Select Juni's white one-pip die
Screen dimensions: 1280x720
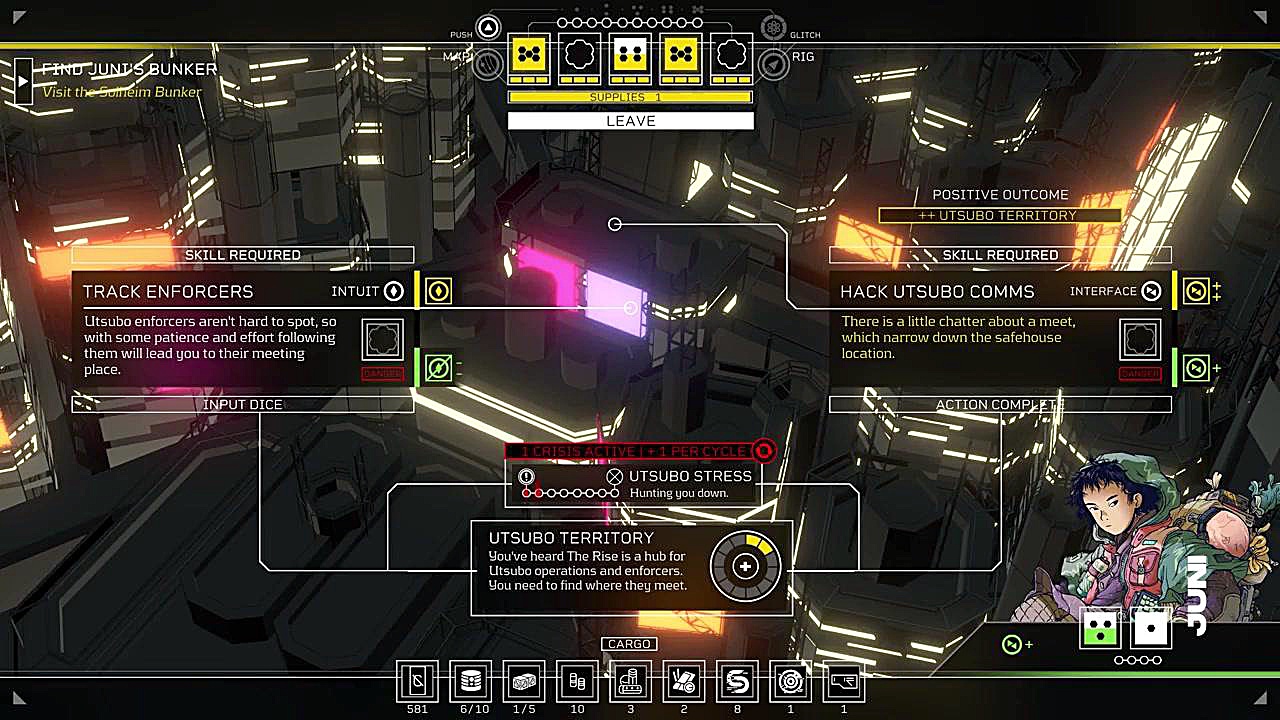pyautogui.click(x=1151, y=628)
